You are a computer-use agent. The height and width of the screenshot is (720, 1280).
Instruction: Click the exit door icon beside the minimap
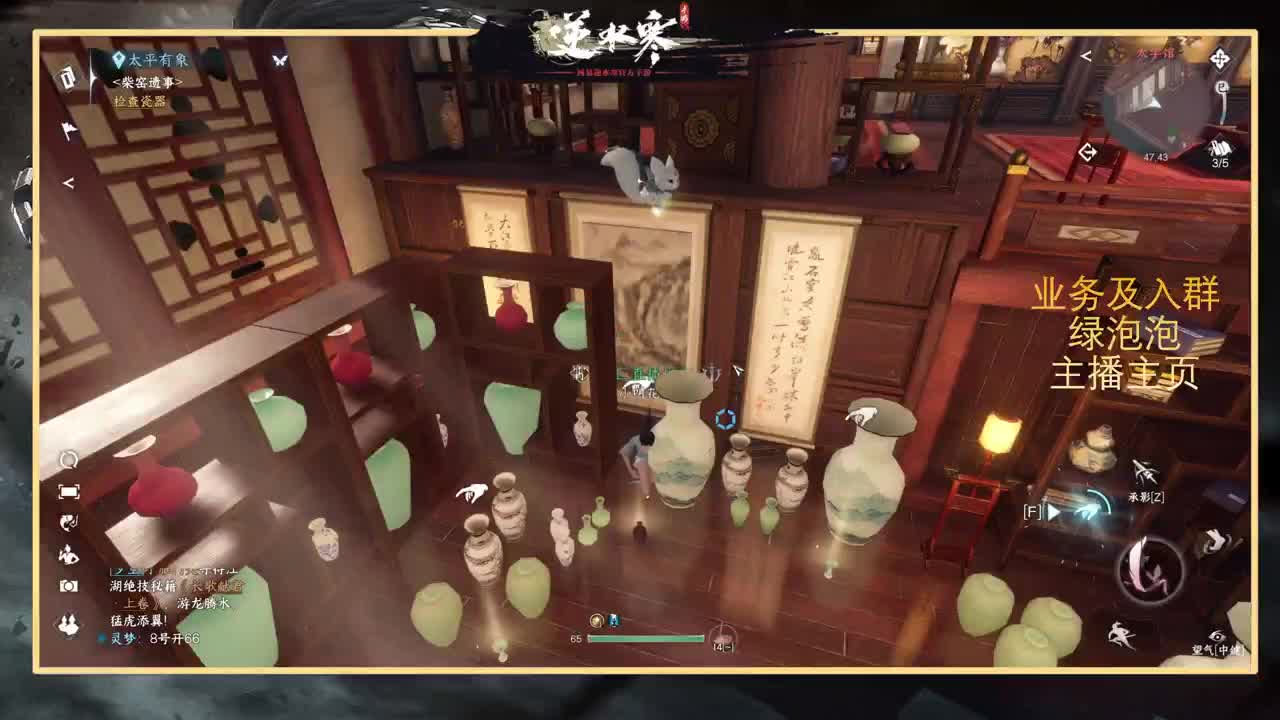pyautogui.click(x=1088, y=151)
